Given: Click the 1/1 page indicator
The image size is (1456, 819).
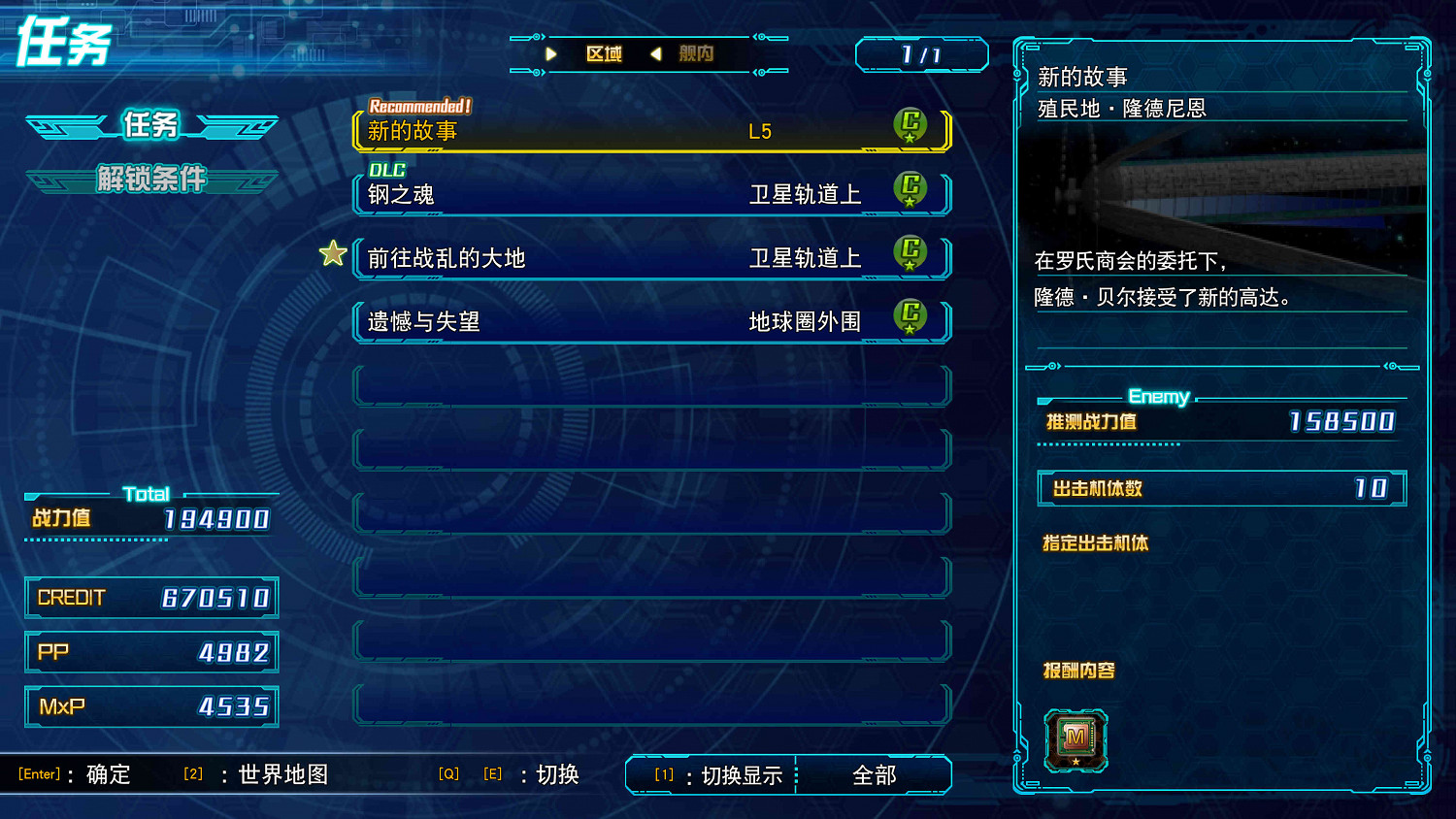Looking at the screenshot, I should tap(921, 55).
